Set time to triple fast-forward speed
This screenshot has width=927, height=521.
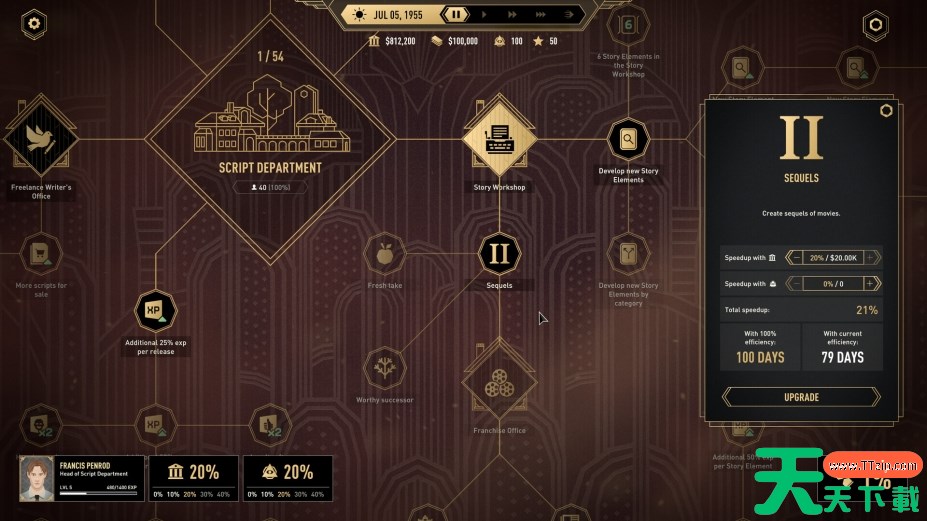pyautogui.click(x=541, y=15)
